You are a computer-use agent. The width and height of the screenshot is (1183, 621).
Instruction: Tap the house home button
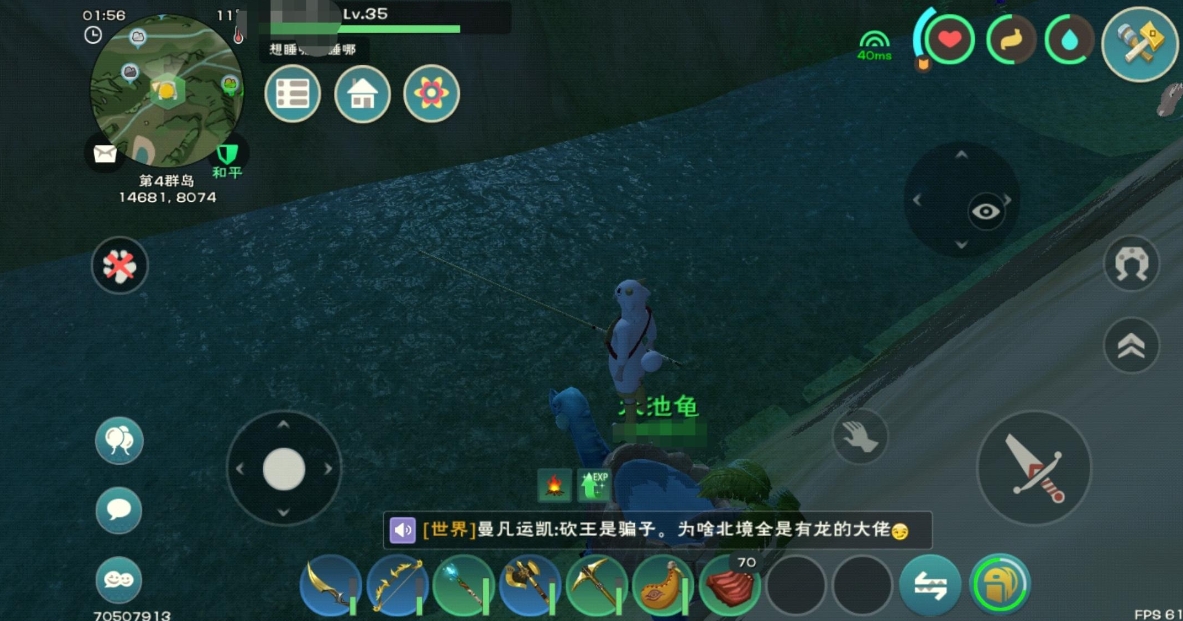point(362,94)
